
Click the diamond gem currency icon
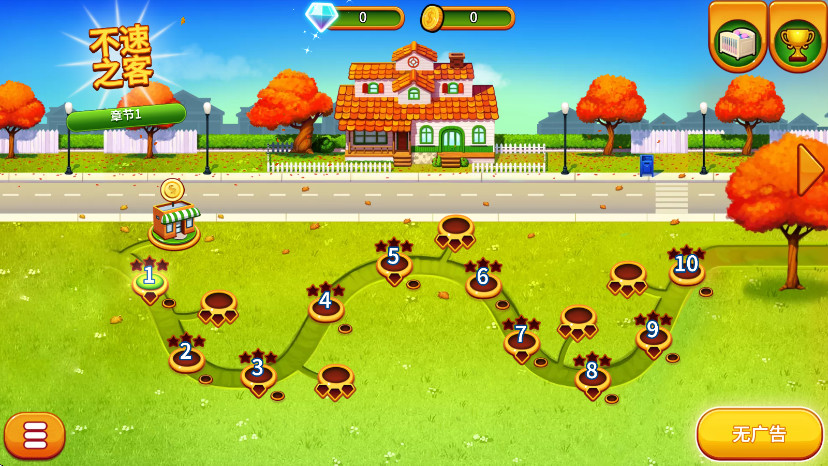(x=321, y=16)
